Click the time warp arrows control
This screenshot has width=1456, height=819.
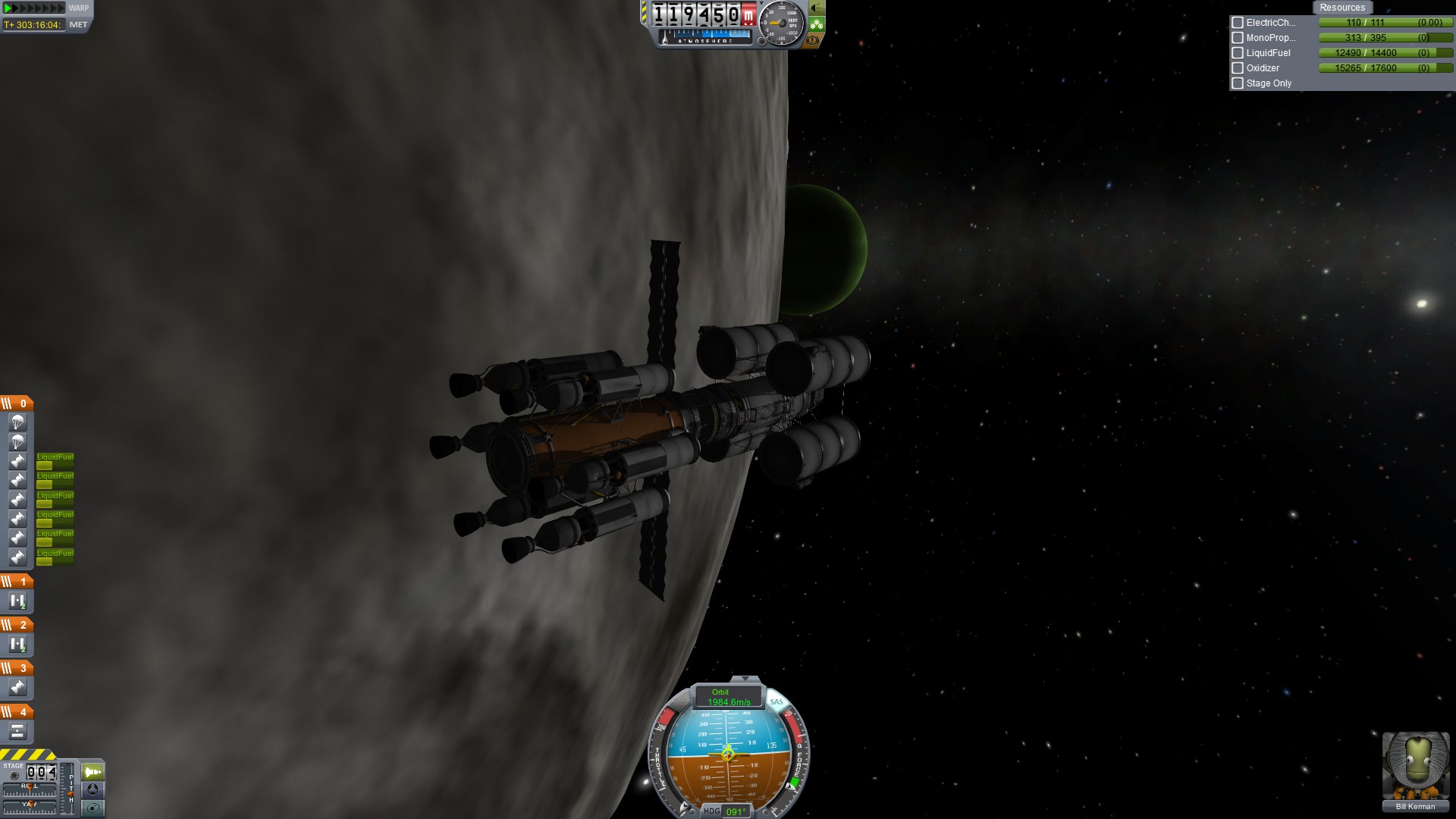(35, 8)
